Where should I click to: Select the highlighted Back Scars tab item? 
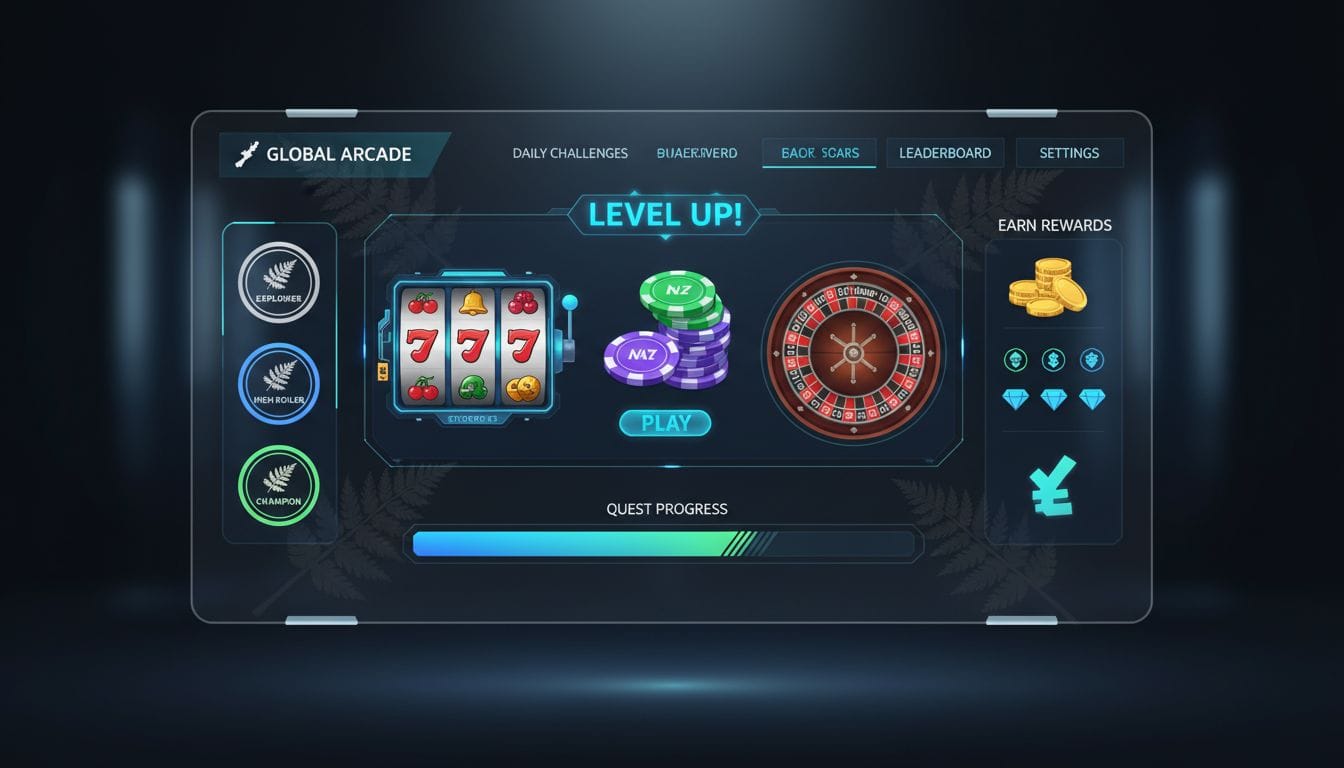click(x=819, y=152)
